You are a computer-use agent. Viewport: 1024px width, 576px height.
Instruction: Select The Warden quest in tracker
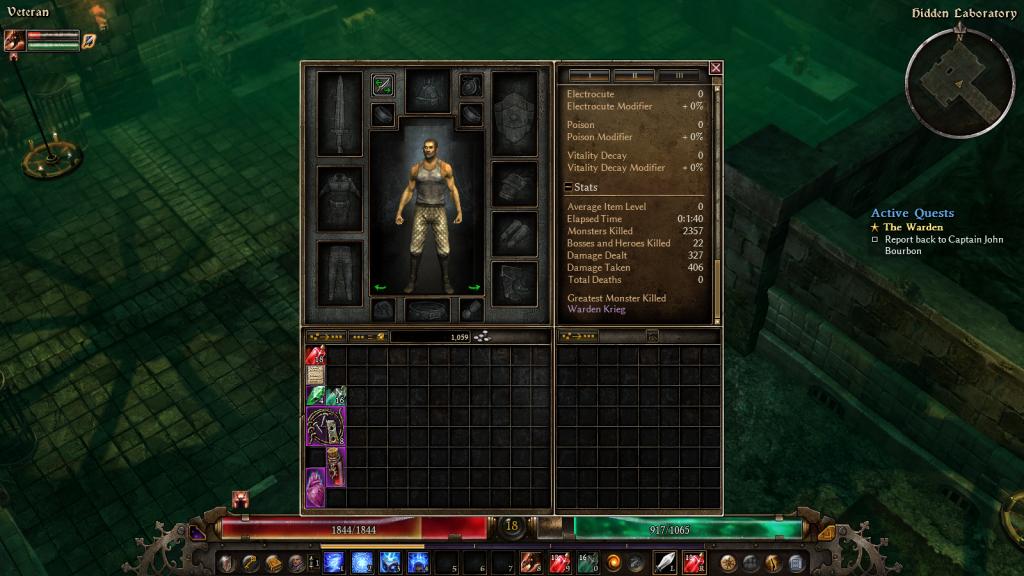pyautogui.click(x=912, y=227)
